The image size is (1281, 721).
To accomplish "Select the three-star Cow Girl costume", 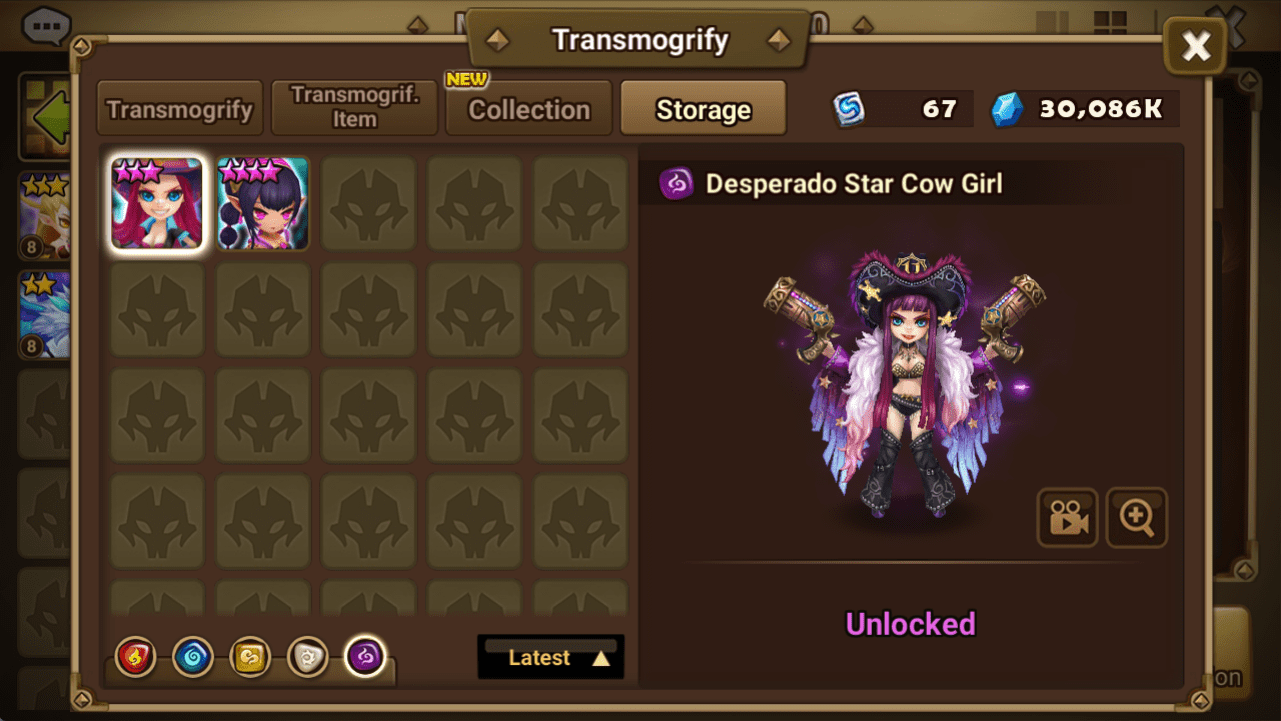I will [157, 203].
